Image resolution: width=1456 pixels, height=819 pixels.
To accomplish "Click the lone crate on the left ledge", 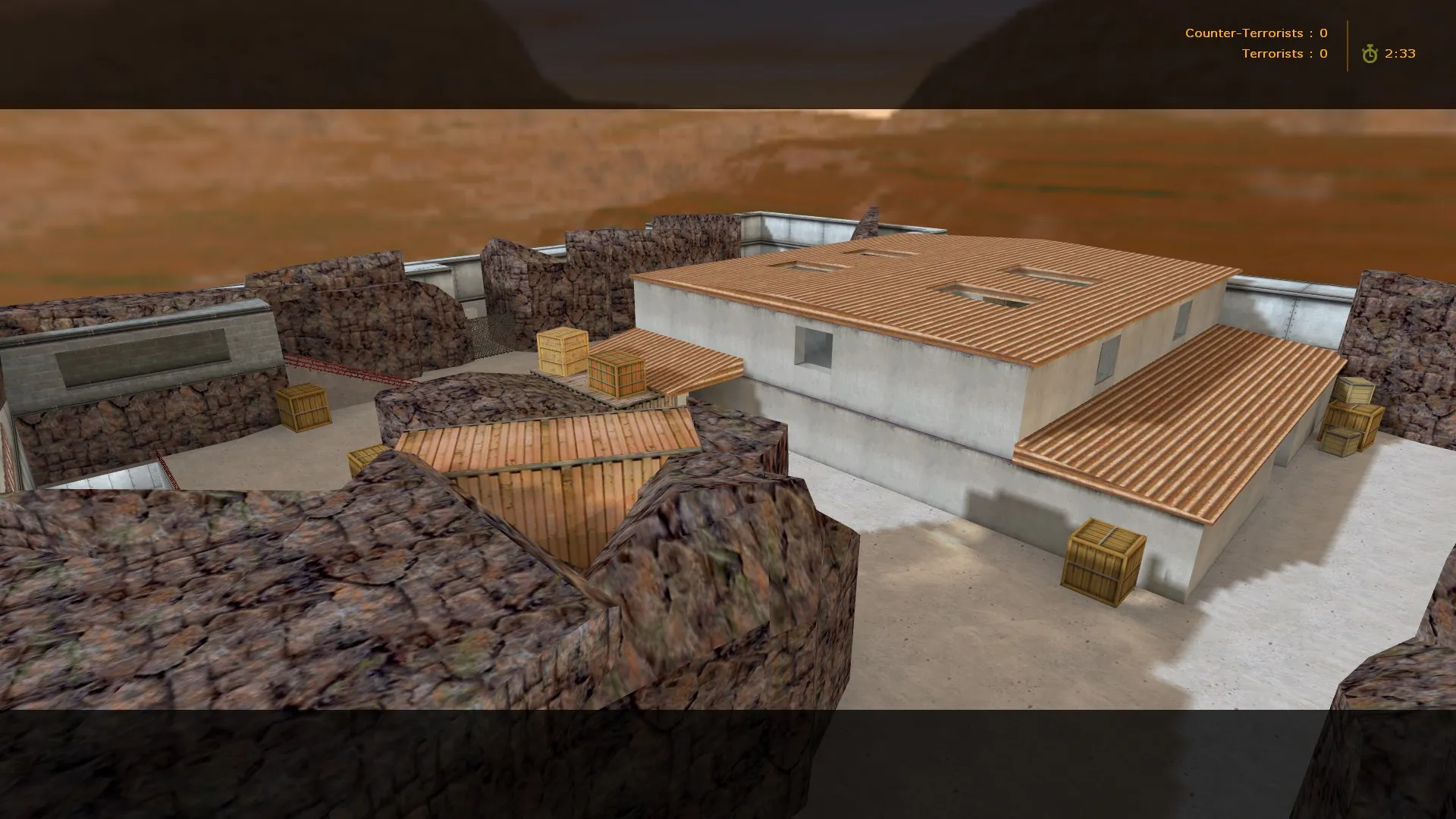I will point(303,406).
